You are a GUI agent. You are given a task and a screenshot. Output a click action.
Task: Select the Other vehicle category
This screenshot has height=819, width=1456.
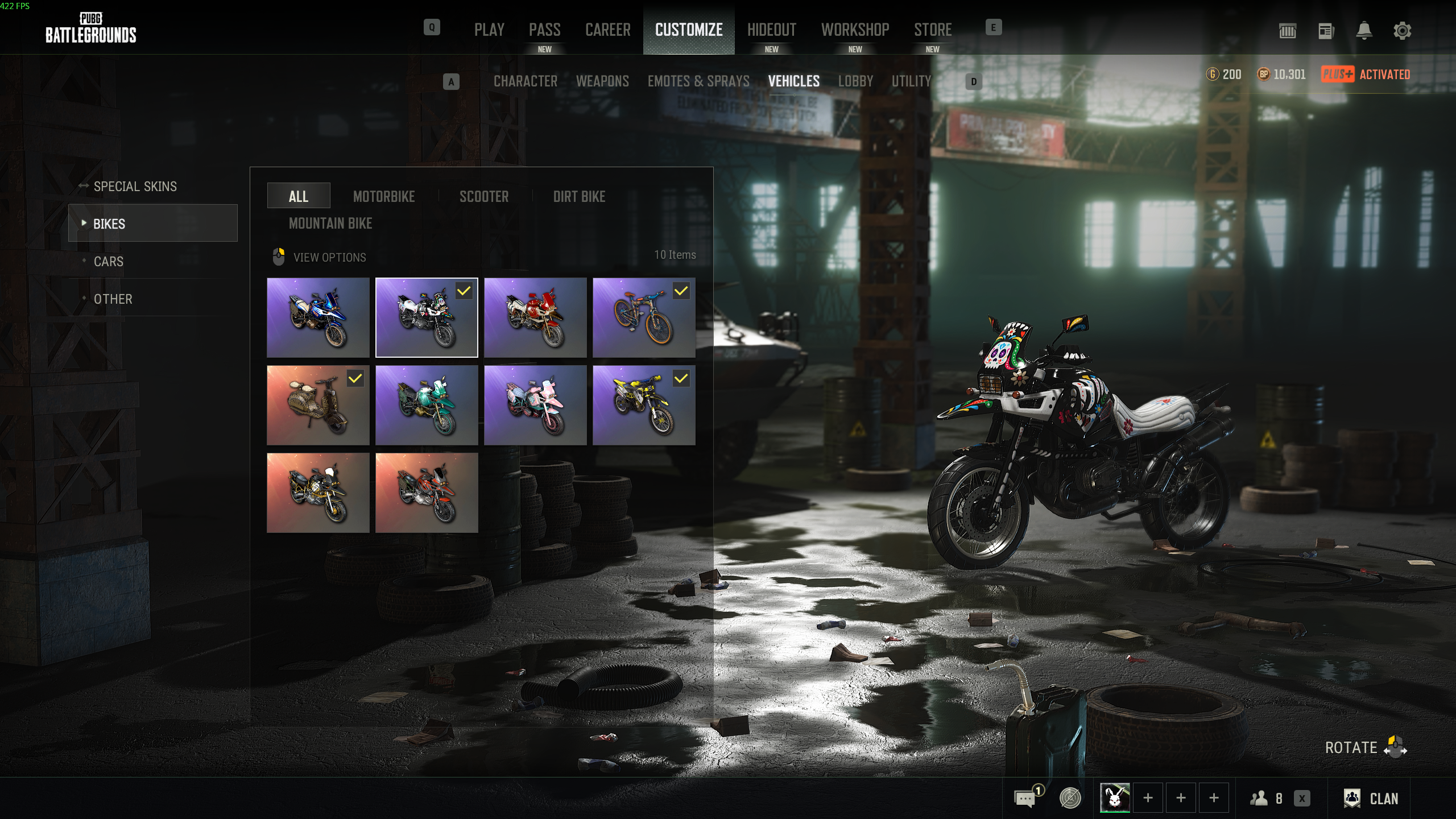(x=113, y=299)
